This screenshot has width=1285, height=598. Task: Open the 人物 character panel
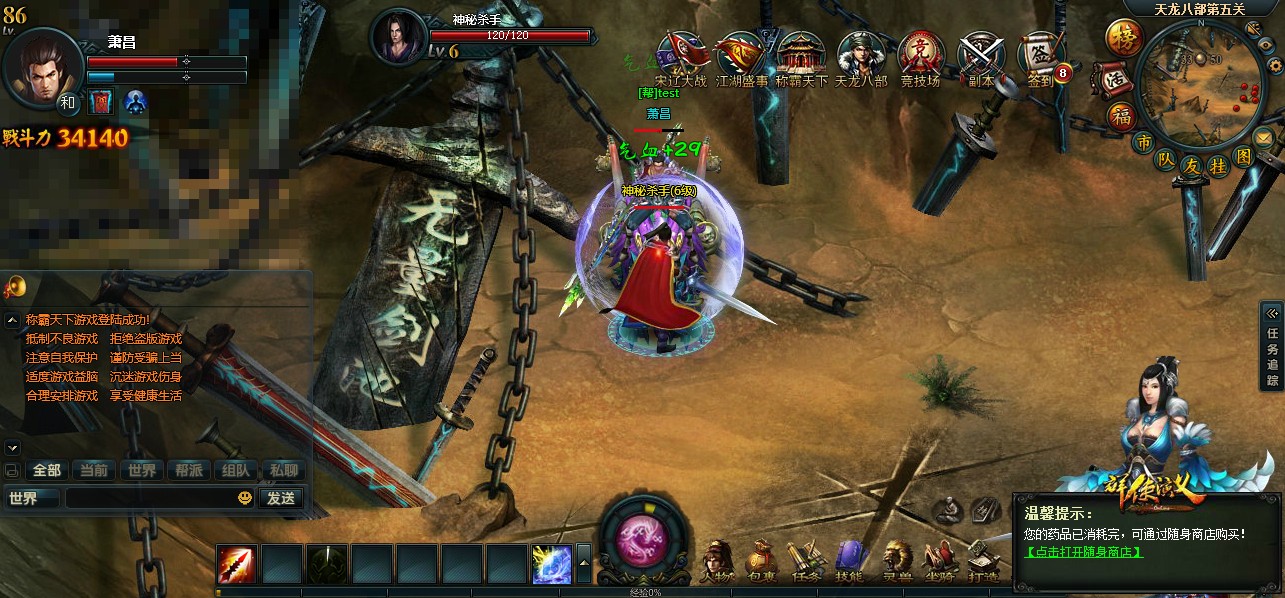(716, 561)
